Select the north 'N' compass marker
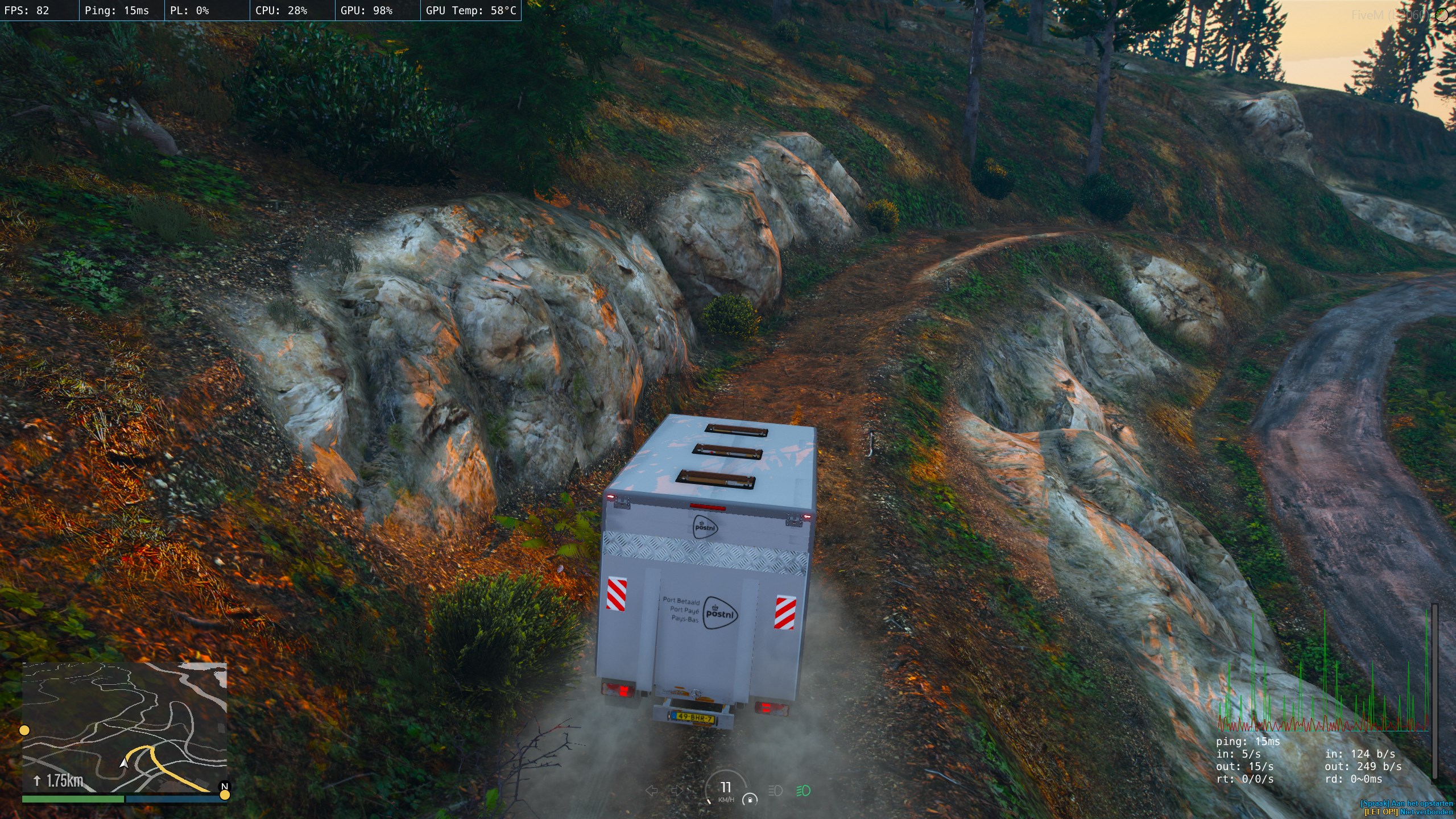This screenshot has width=1456, height=819. point(225,786)
